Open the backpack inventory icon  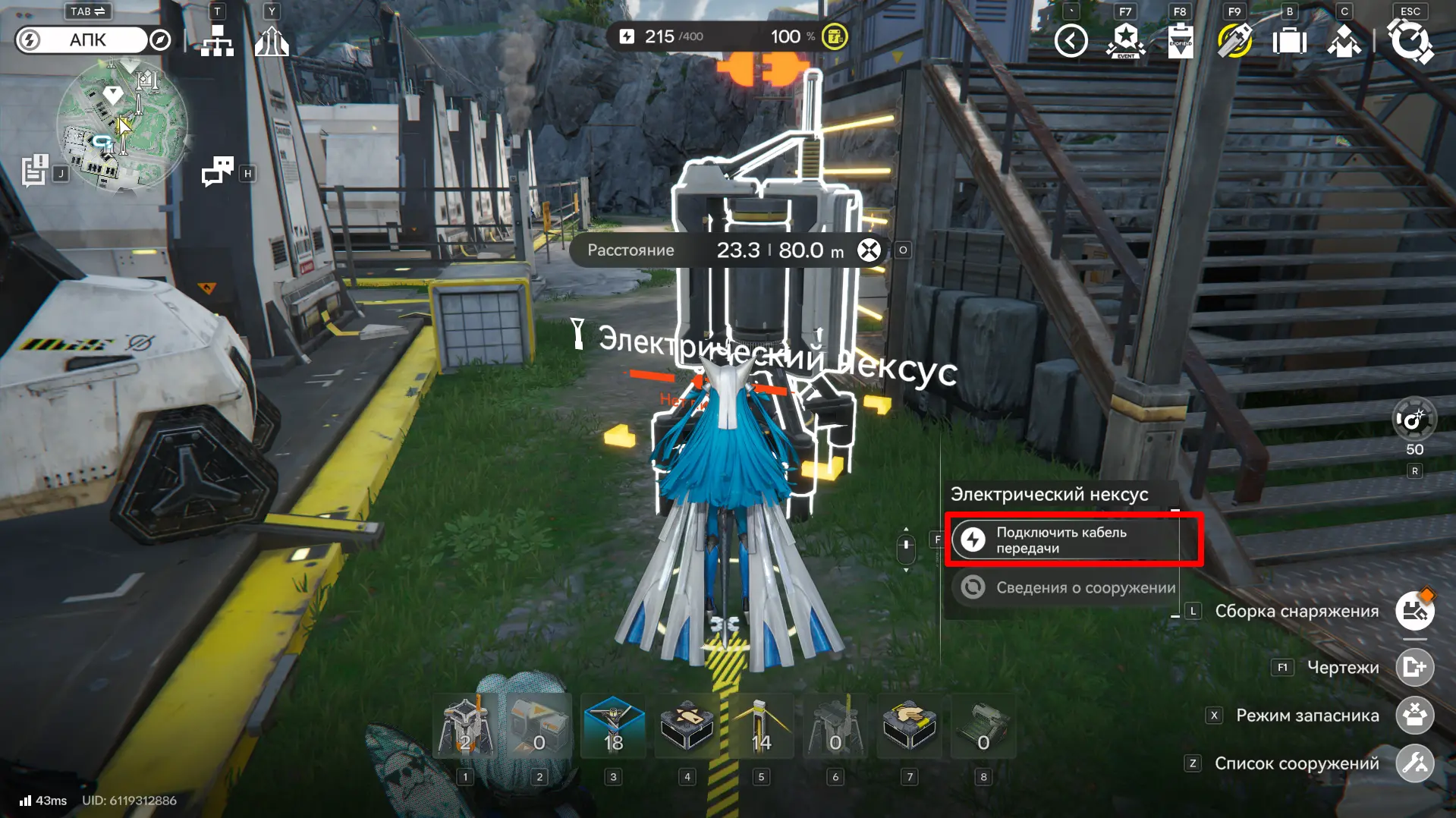coord(1289,41)
